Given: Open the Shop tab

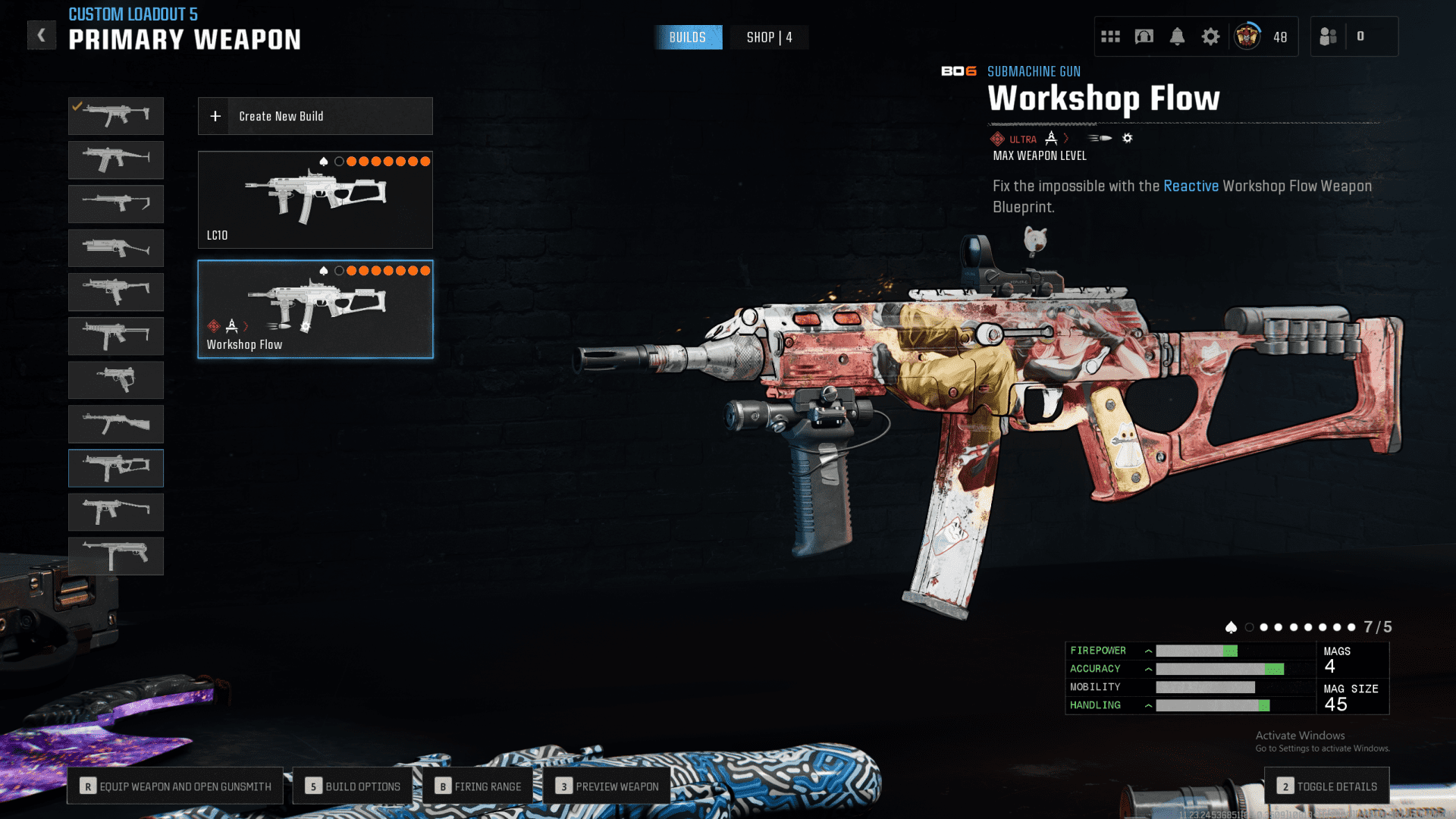Looking at the screenshot, I should [x=769, y=37].
